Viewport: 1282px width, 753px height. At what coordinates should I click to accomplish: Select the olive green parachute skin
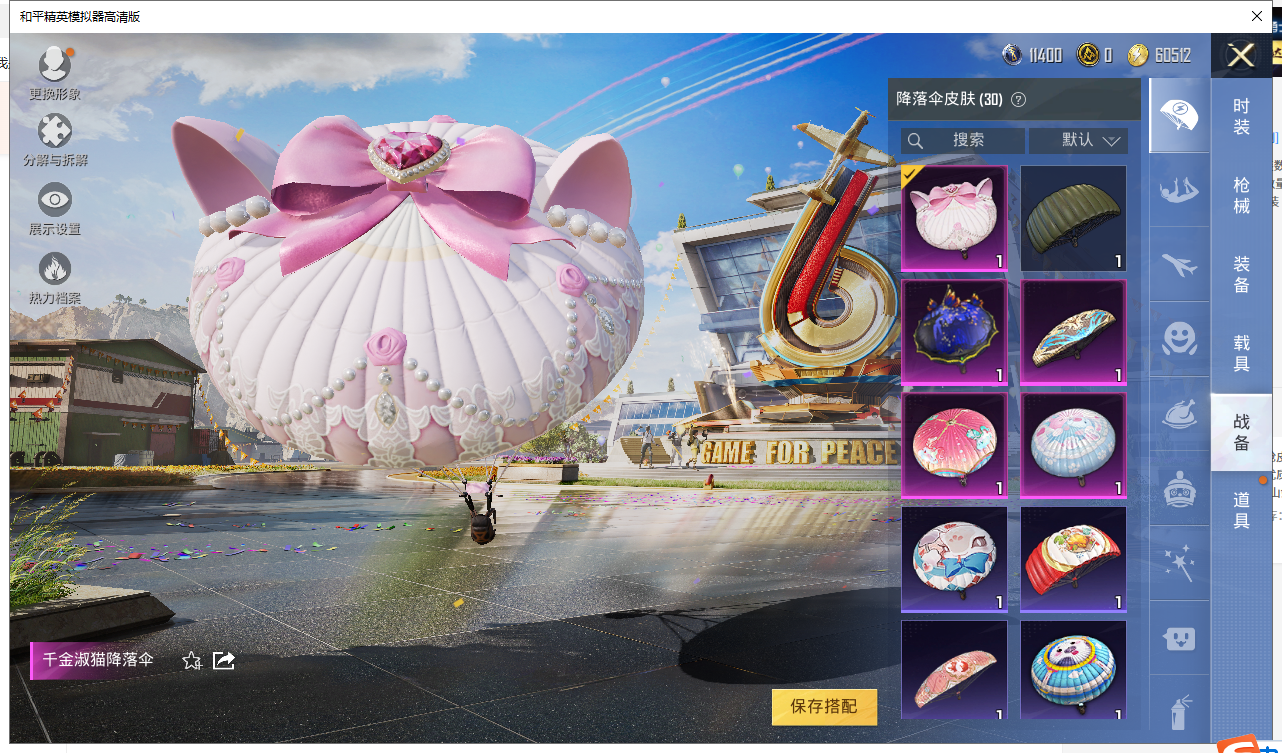tap(1073, 218)
